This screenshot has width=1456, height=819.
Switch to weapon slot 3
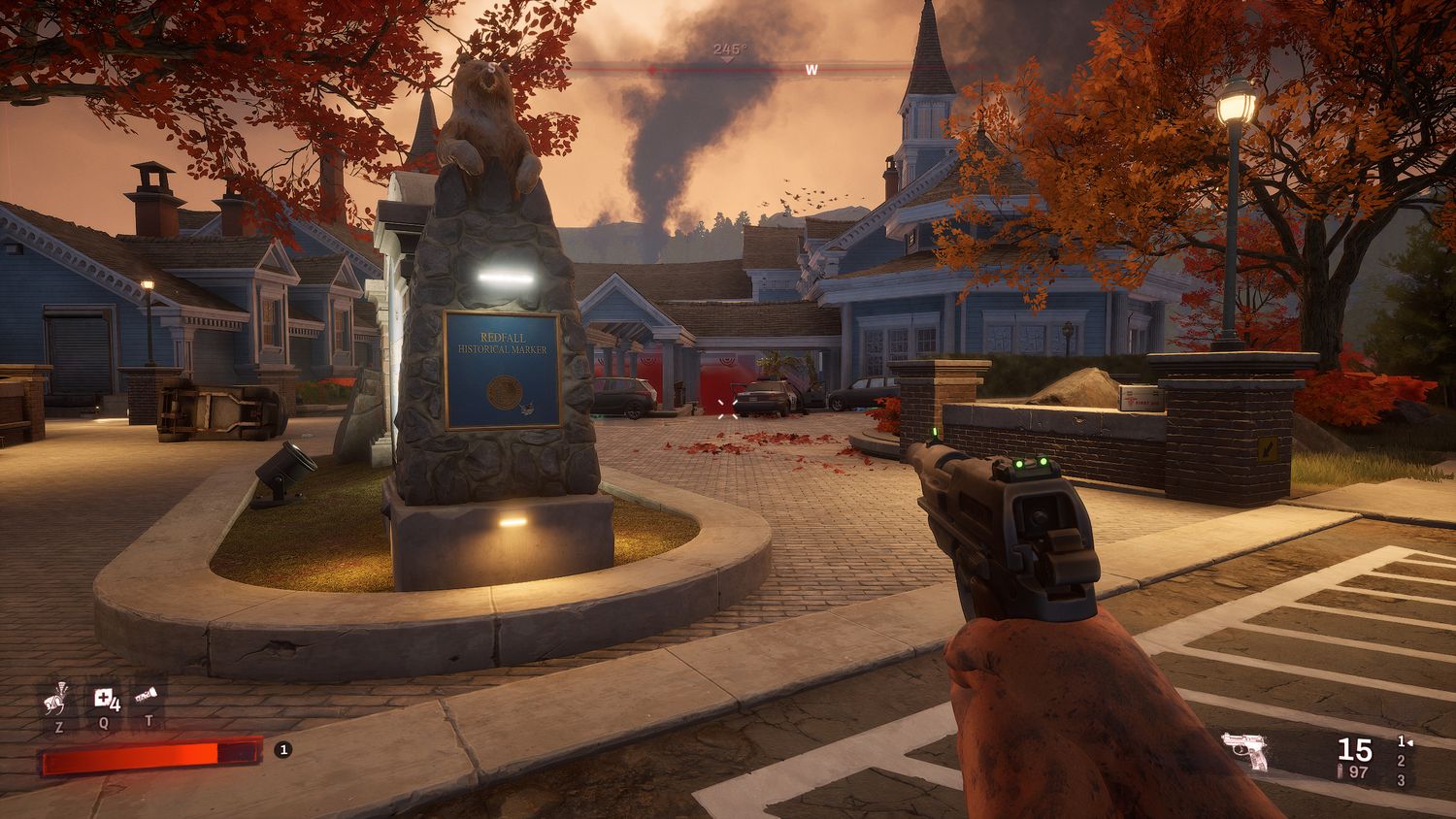click(1401, 780)
